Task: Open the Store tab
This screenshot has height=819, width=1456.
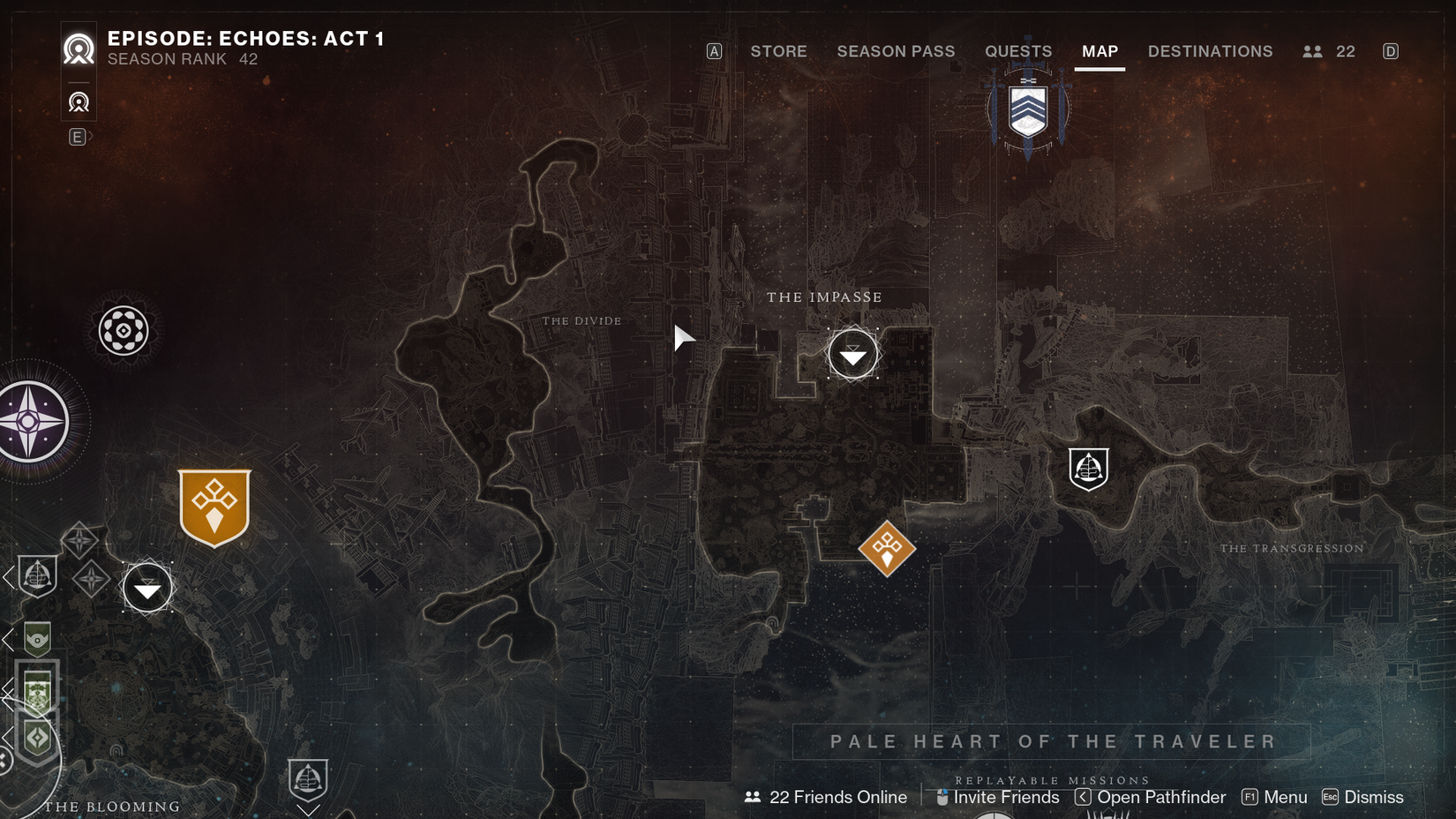Action: click(778, 51)
